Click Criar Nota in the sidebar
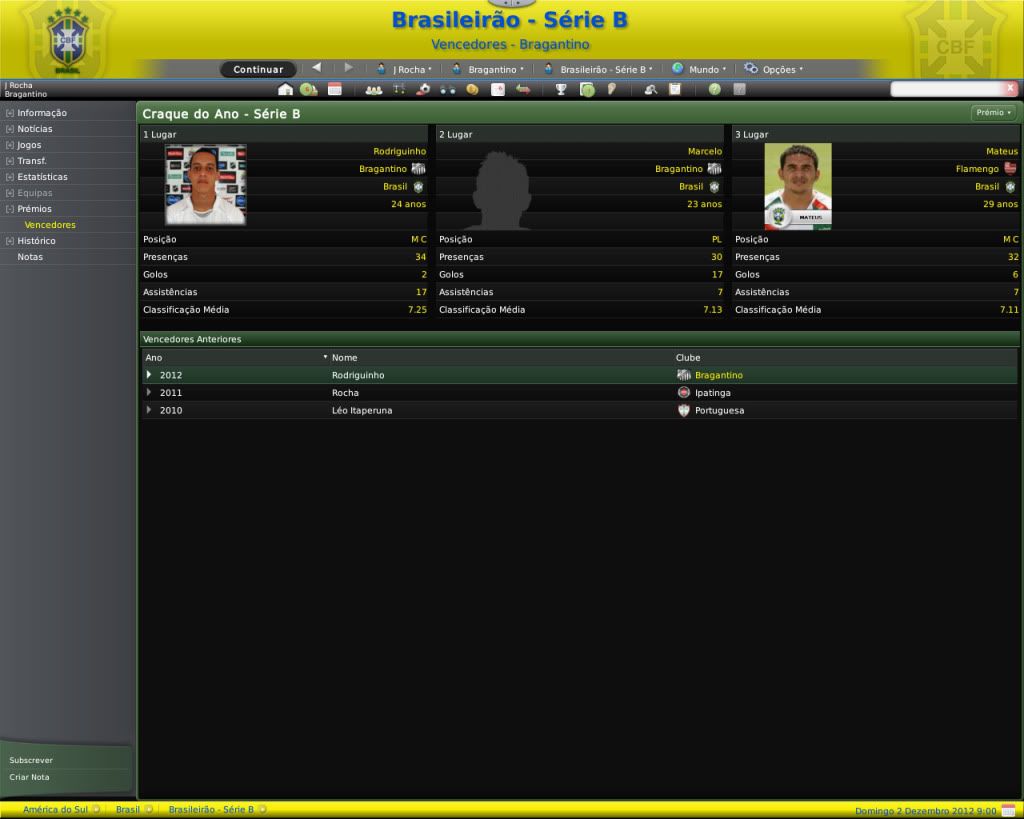 tap(29, 777)
